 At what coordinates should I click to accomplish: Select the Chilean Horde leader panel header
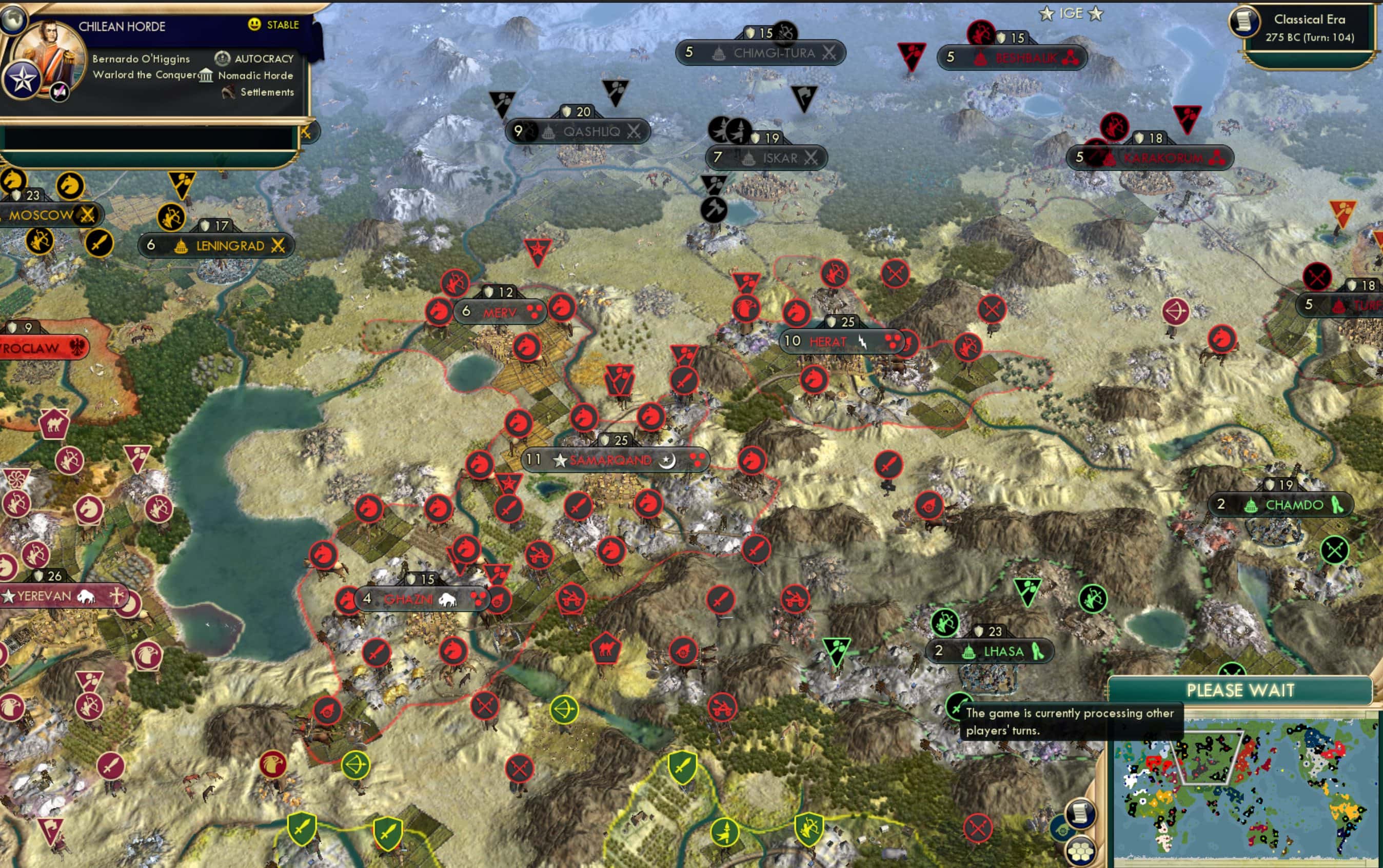[122, 25]
